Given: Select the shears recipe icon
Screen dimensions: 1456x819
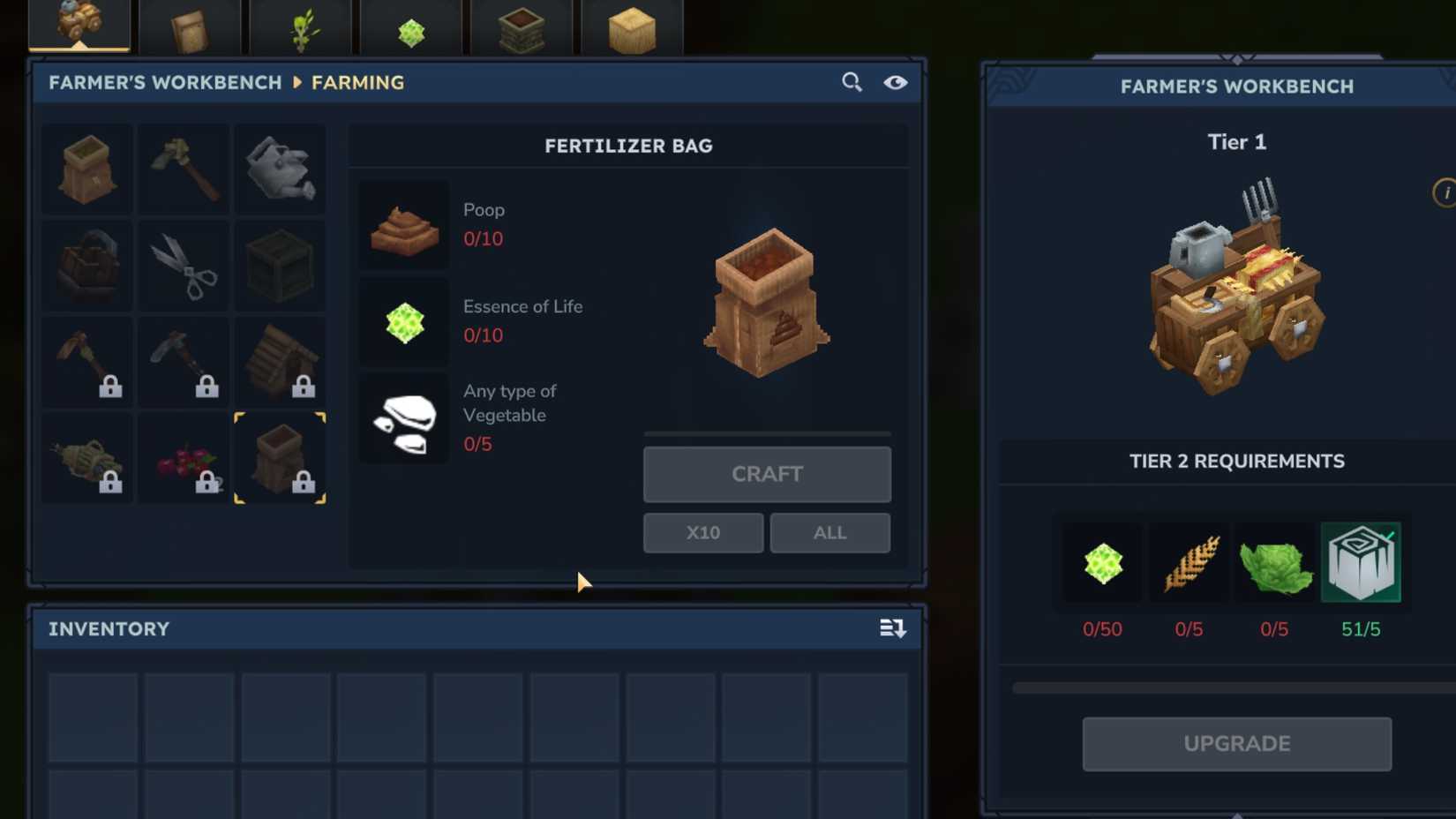Looking at the screenshot, I should click(x=183, y=265).
